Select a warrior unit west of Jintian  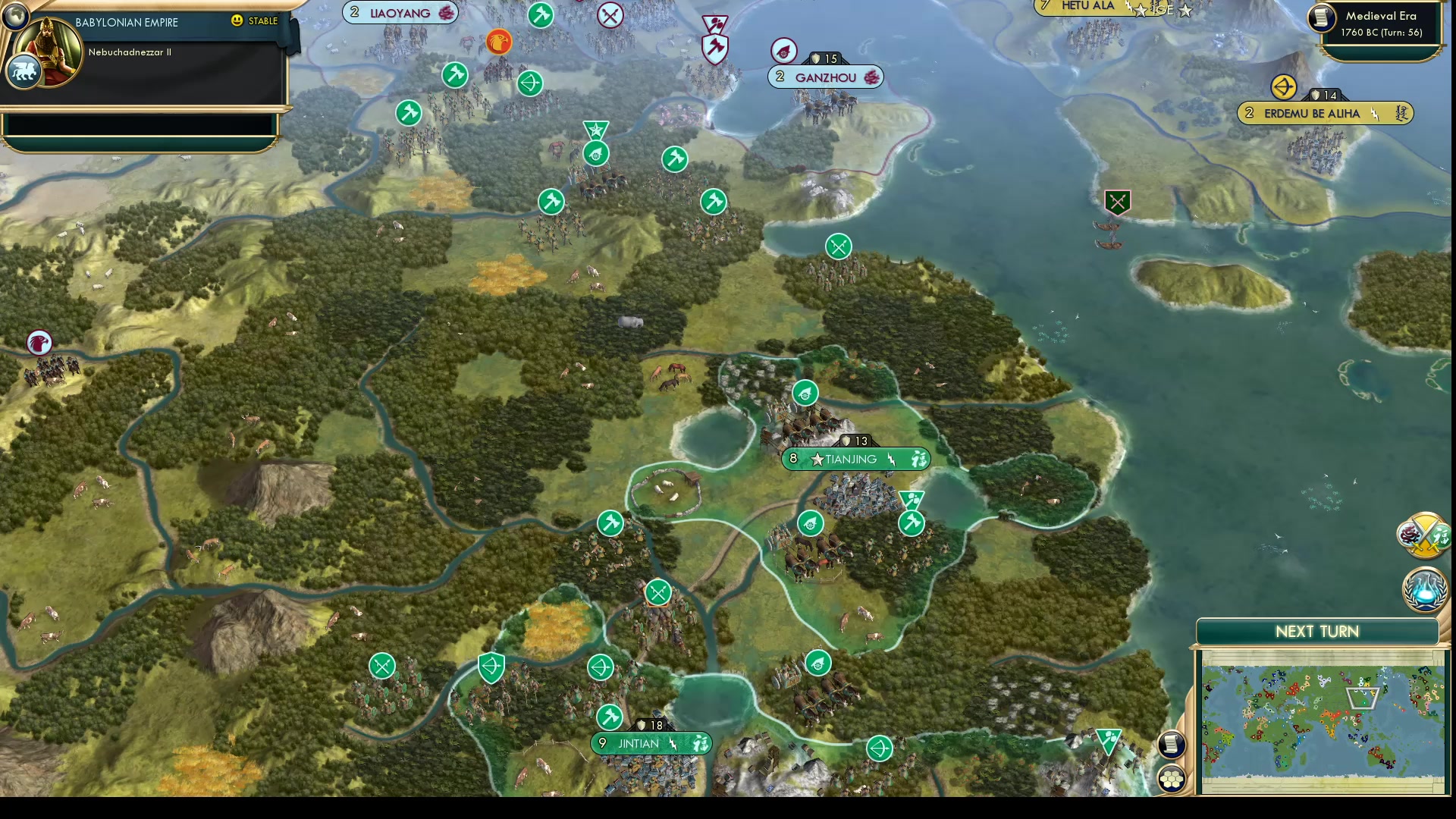[x=382, y=665]
